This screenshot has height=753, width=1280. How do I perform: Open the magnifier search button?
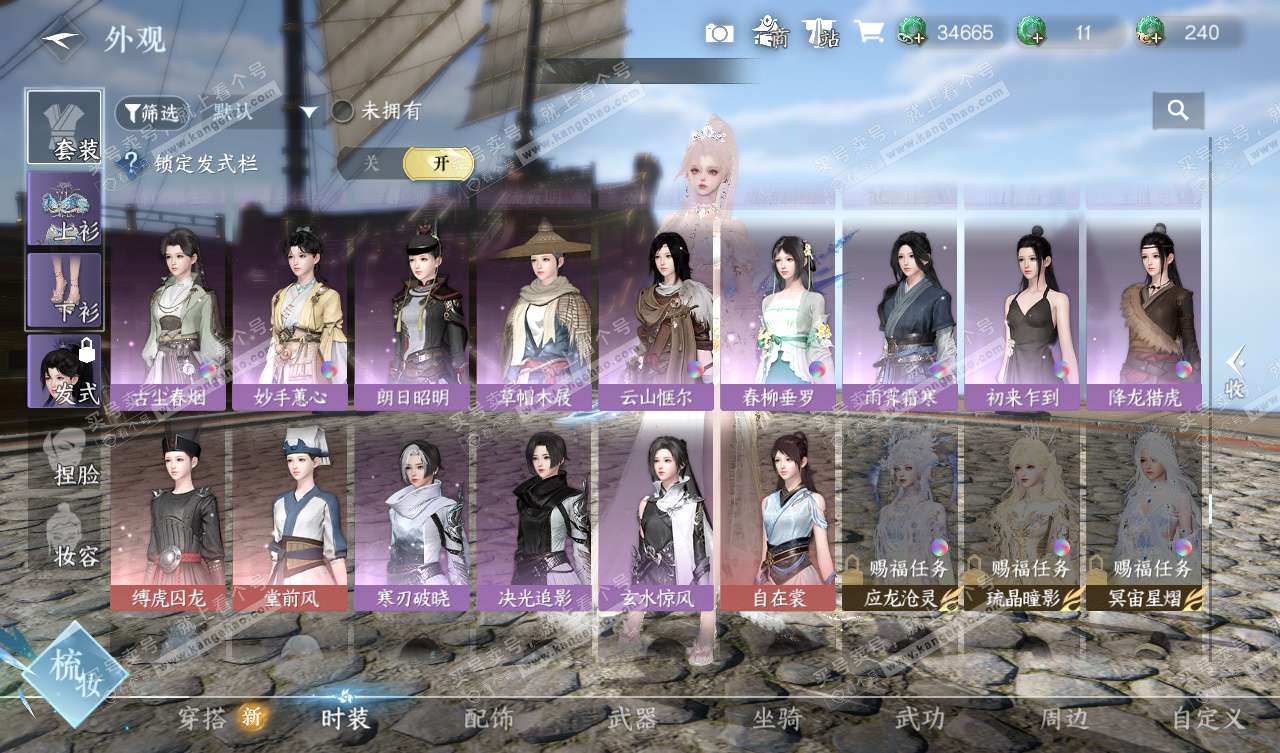[1178, 111]
